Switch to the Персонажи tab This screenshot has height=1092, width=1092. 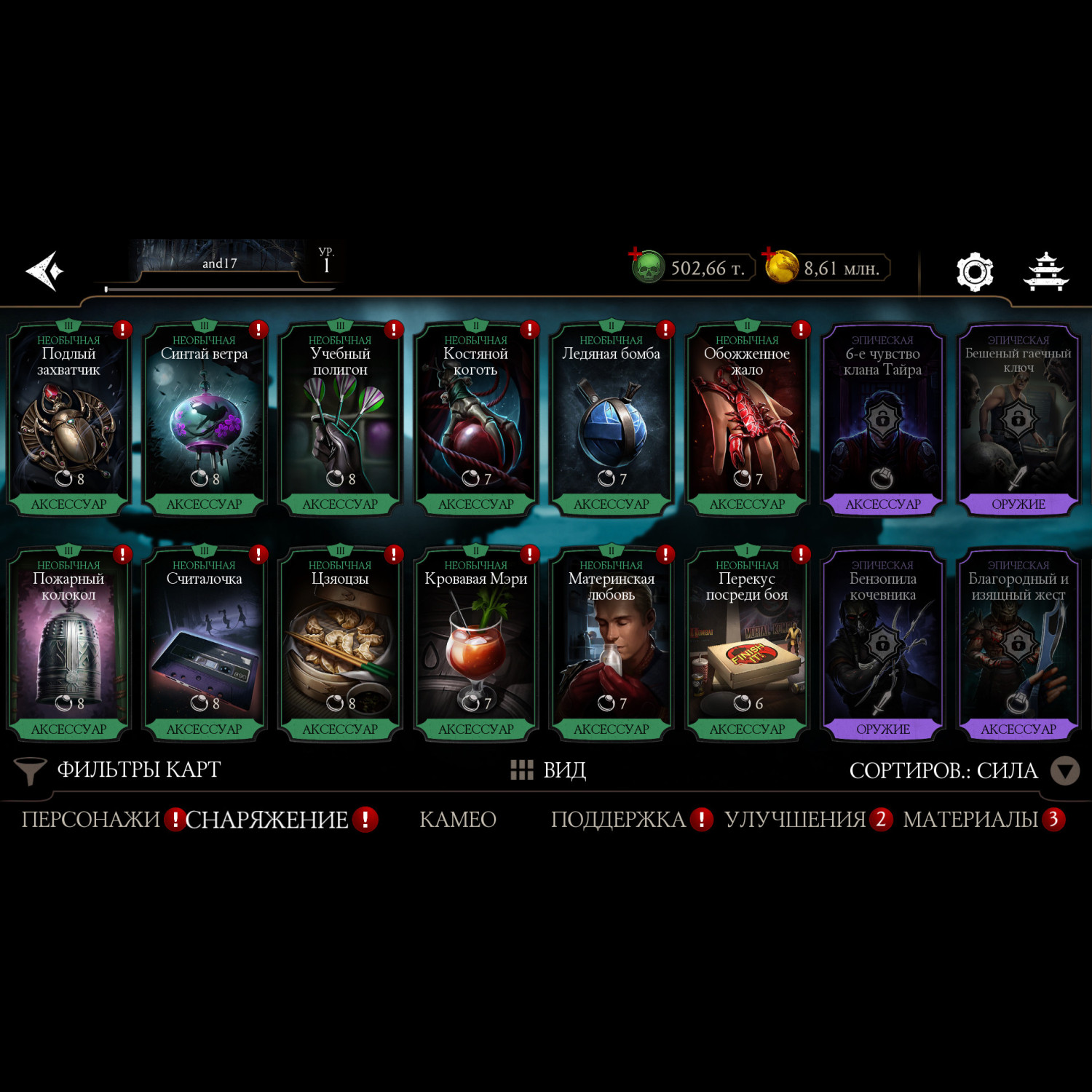(90, 820)
